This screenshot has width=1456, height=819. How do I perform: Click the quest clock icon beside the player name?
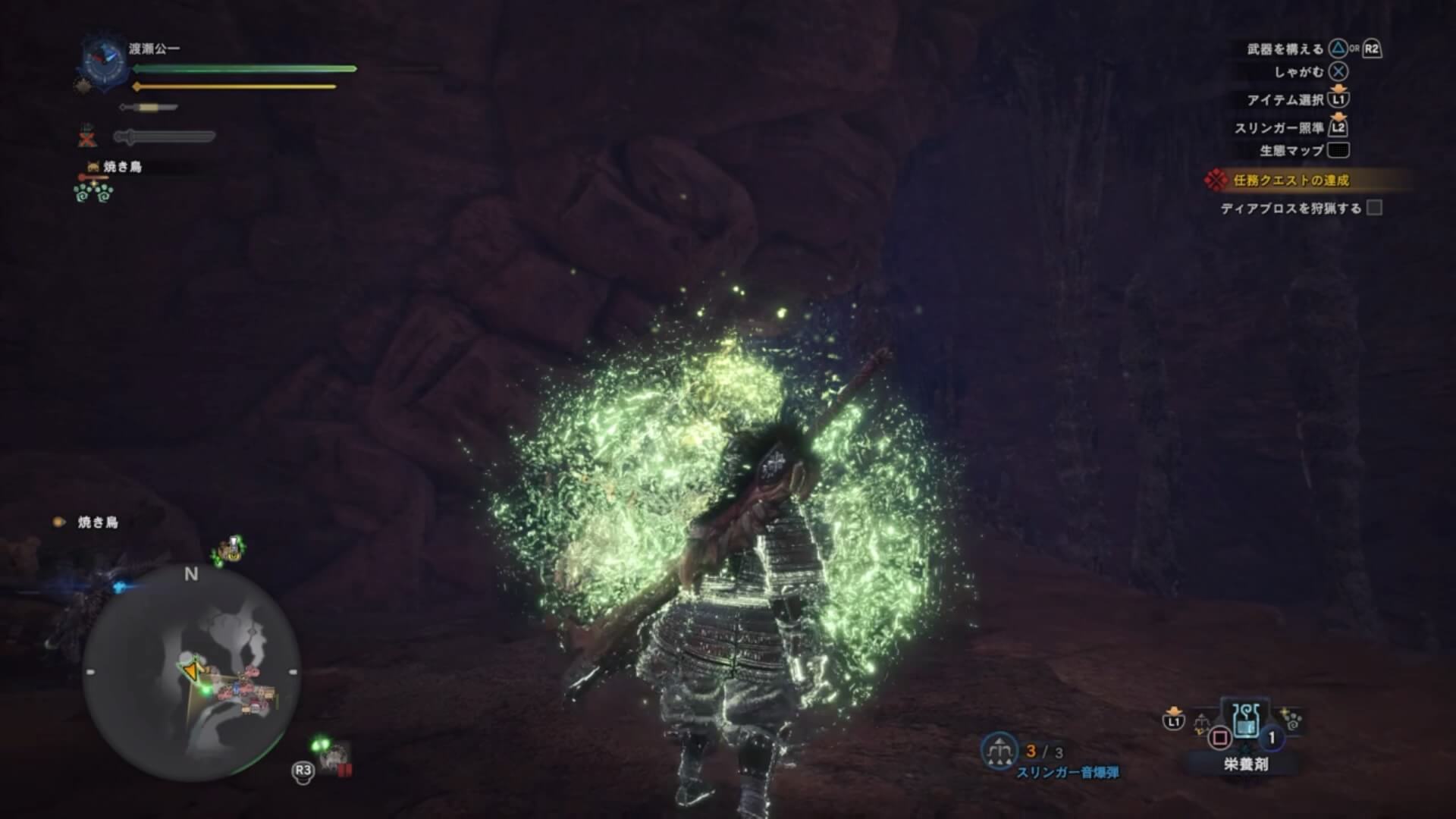pos(102,60)
